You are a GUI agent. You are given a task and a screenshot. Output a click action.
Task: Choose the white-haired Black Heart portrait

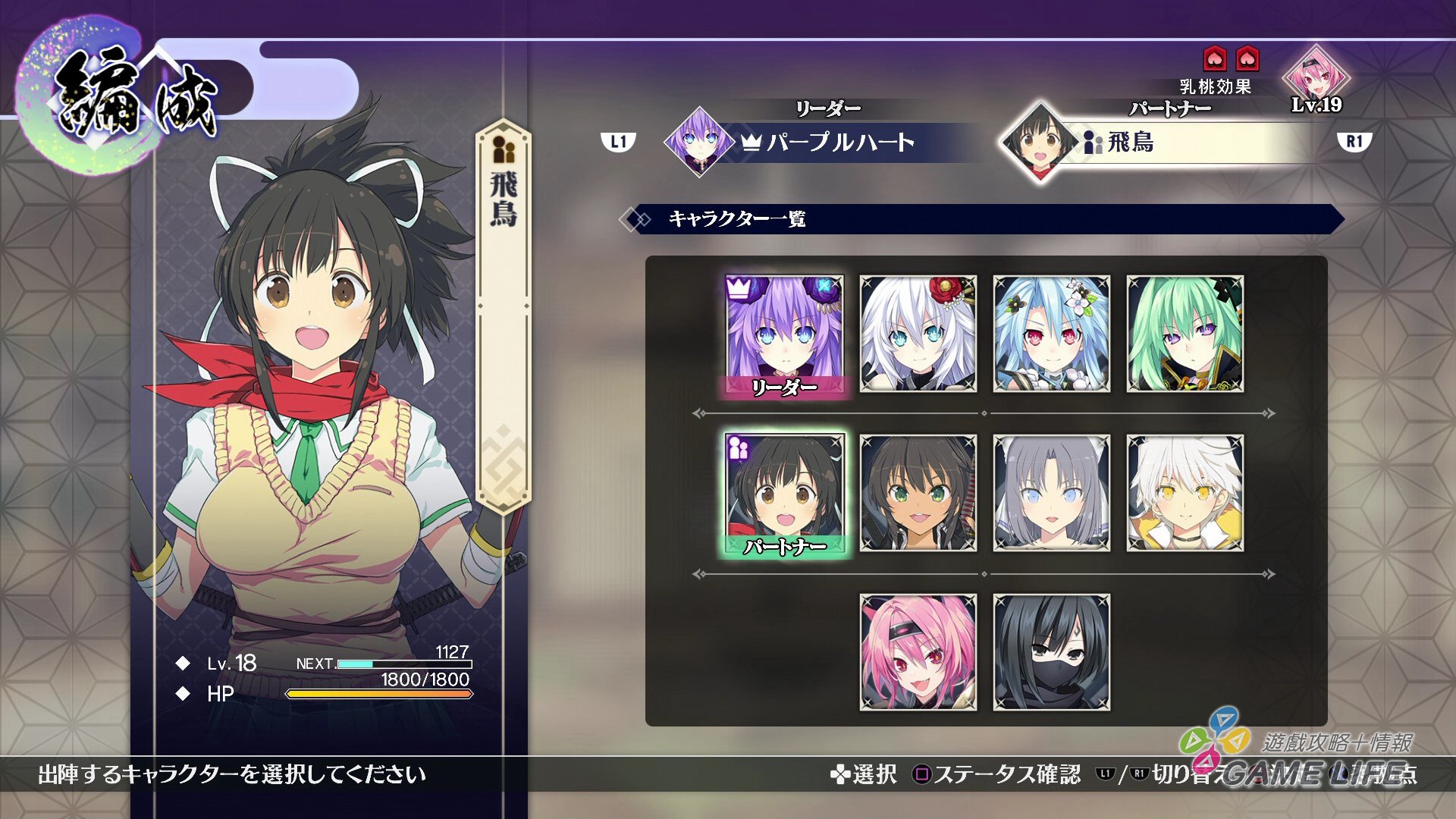[x=918, y=334]
